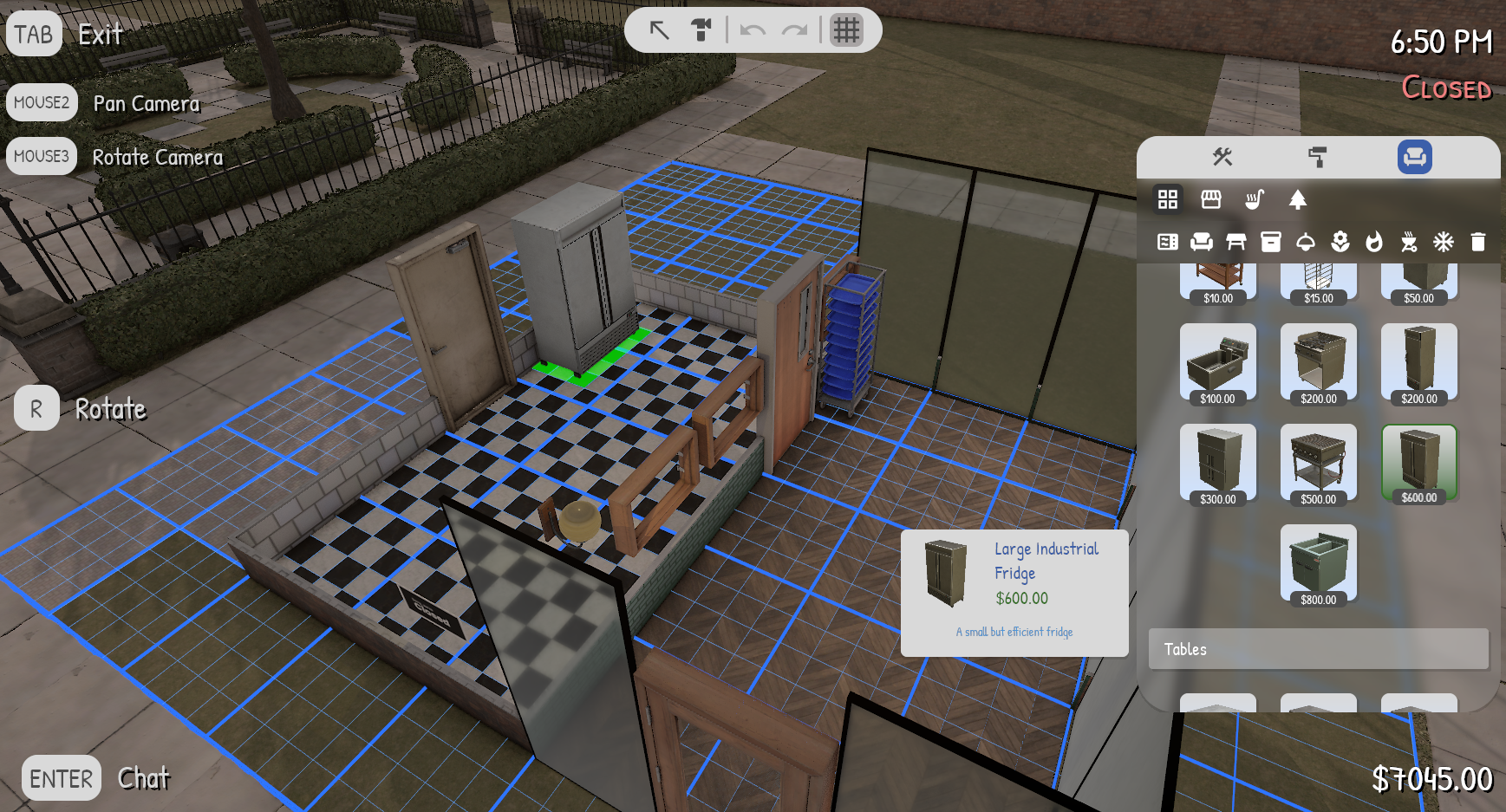
Task: Select the arrow cursor tool
Action: (660, 30)
